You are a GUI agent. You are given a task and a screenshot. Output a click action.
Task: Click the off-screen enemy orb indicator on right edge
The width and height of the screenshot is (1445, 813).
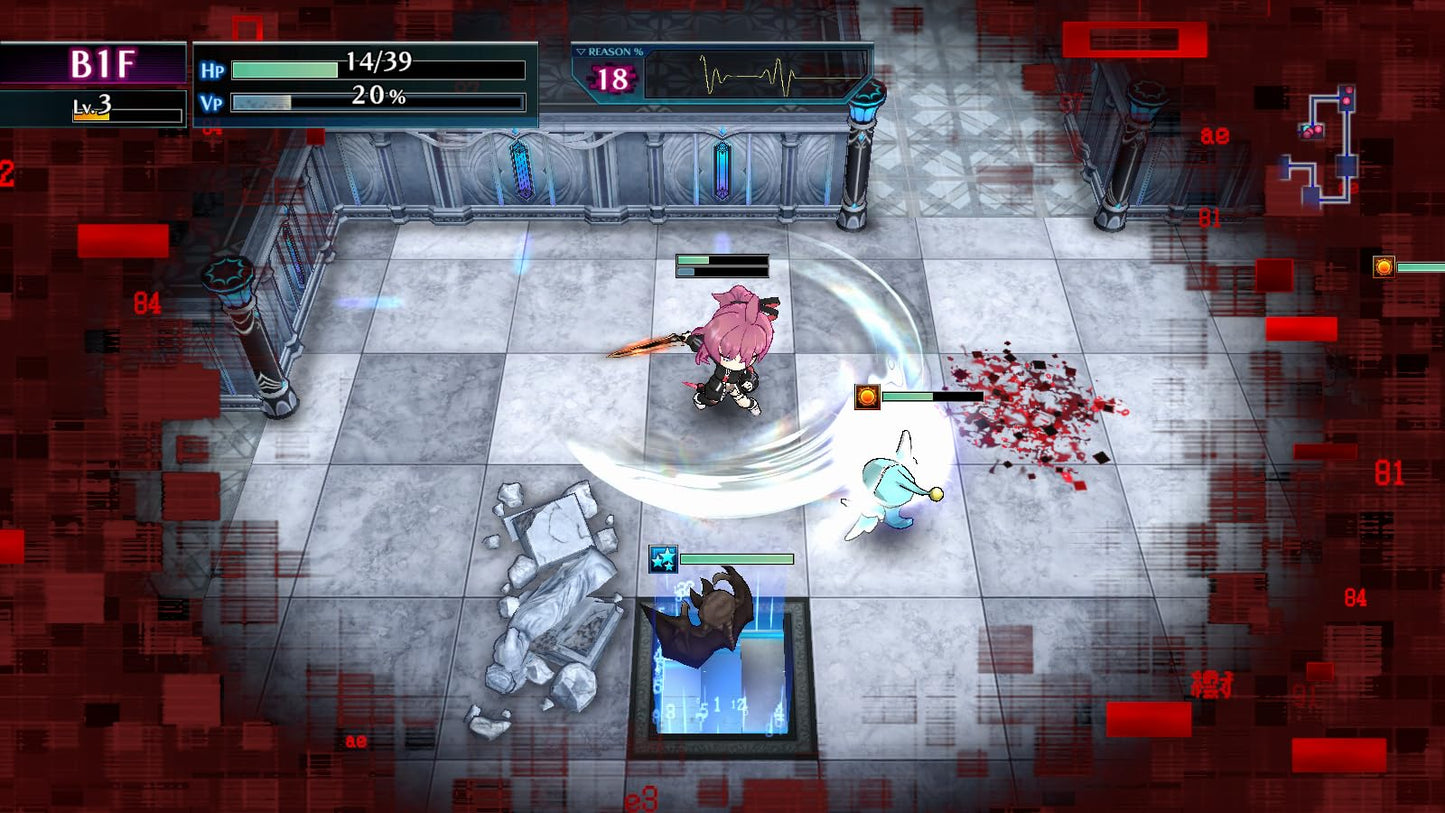click(x=1384, y=267)
